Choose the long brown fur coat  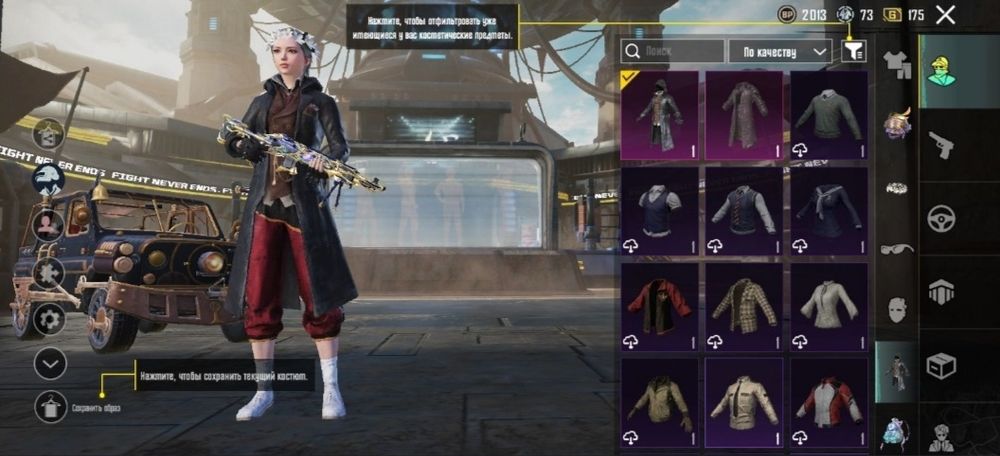(744, 116)
